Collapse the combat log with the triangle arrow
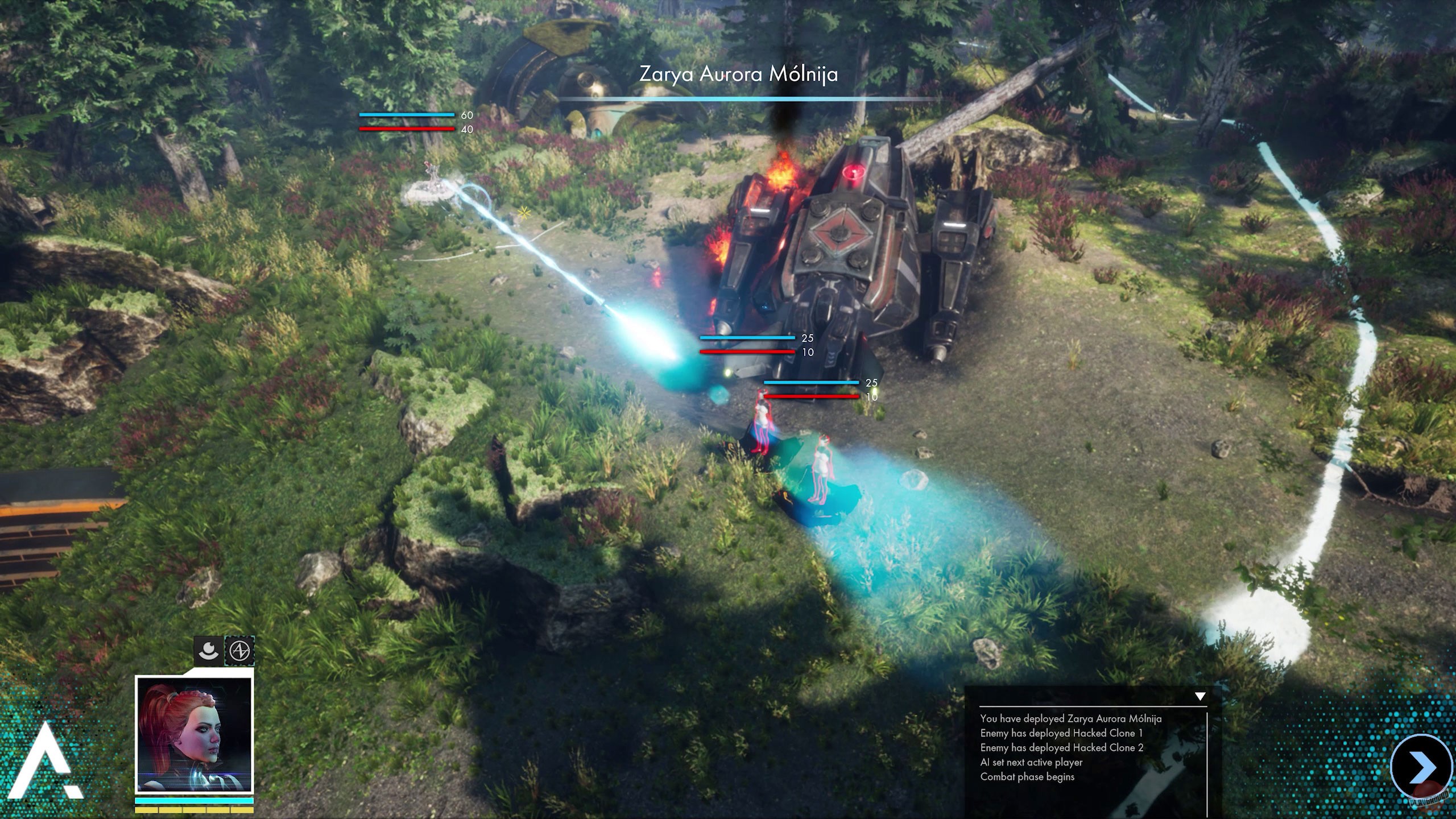 (x=1200, y=696)
